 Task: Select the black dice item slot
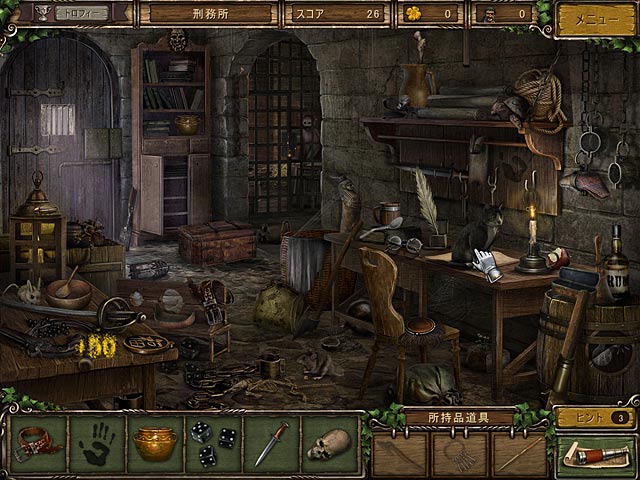[214, 443]
